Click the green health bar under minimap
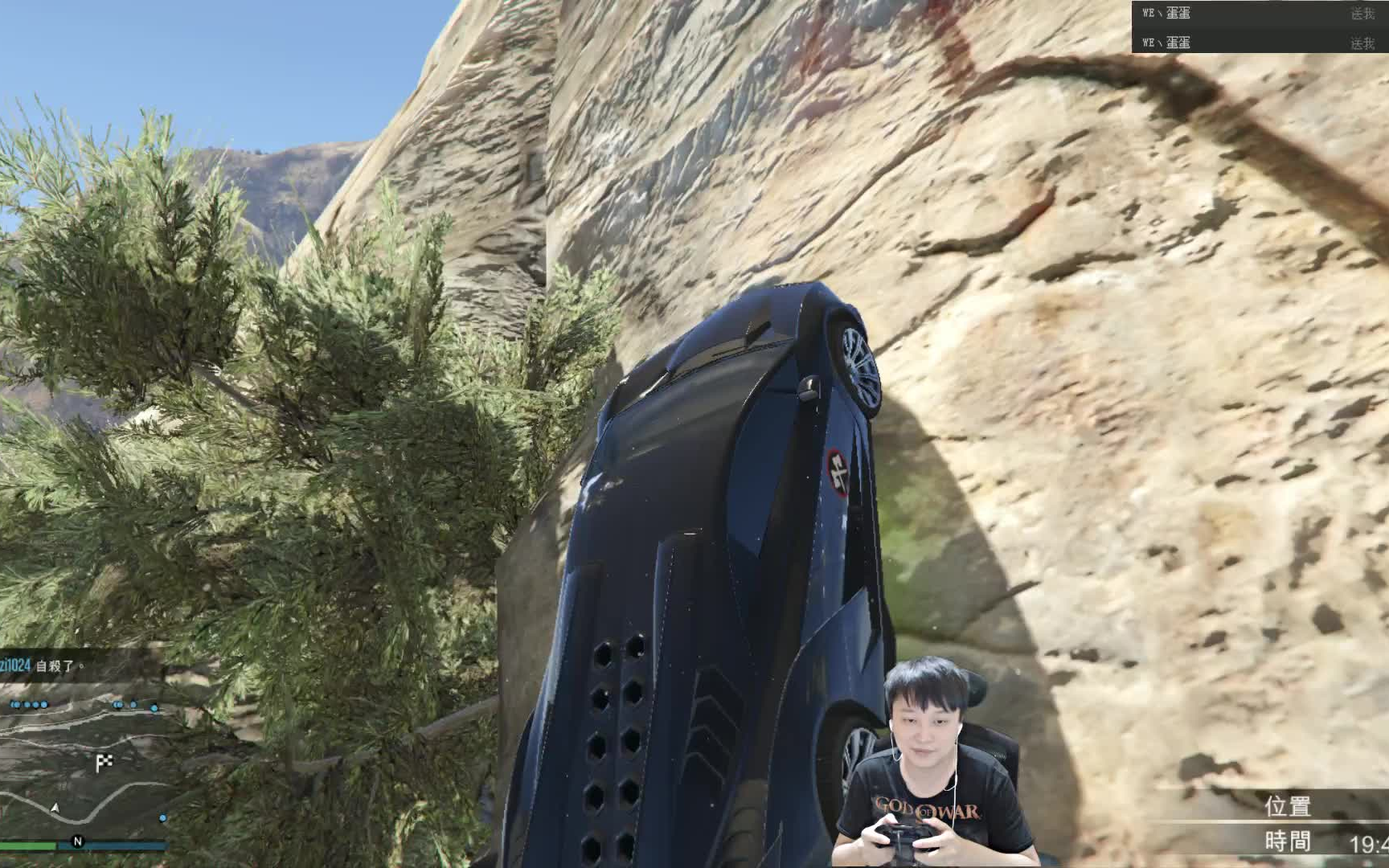 pyautogui.click(x=27, y=844)
